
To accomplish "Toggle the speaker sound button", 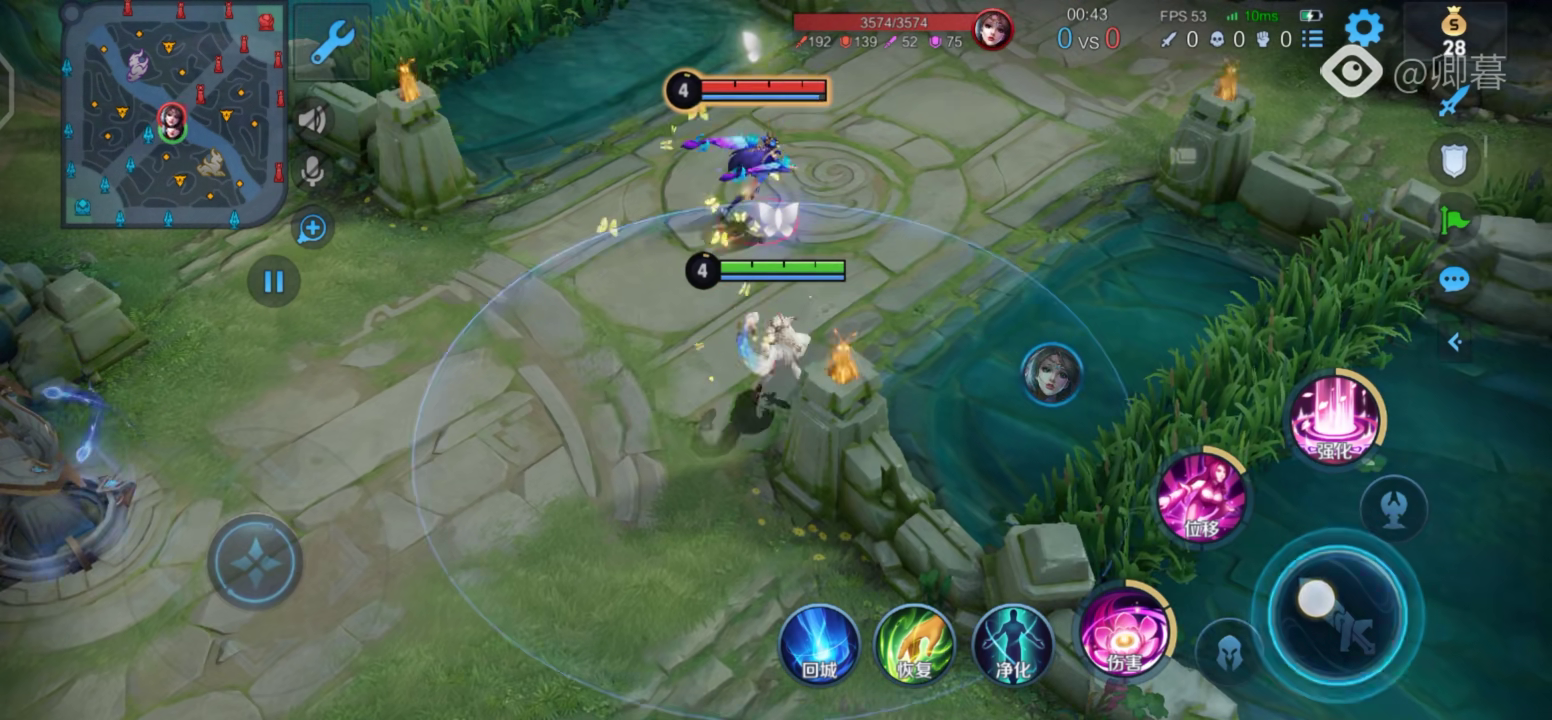I will tap(312, 120).
